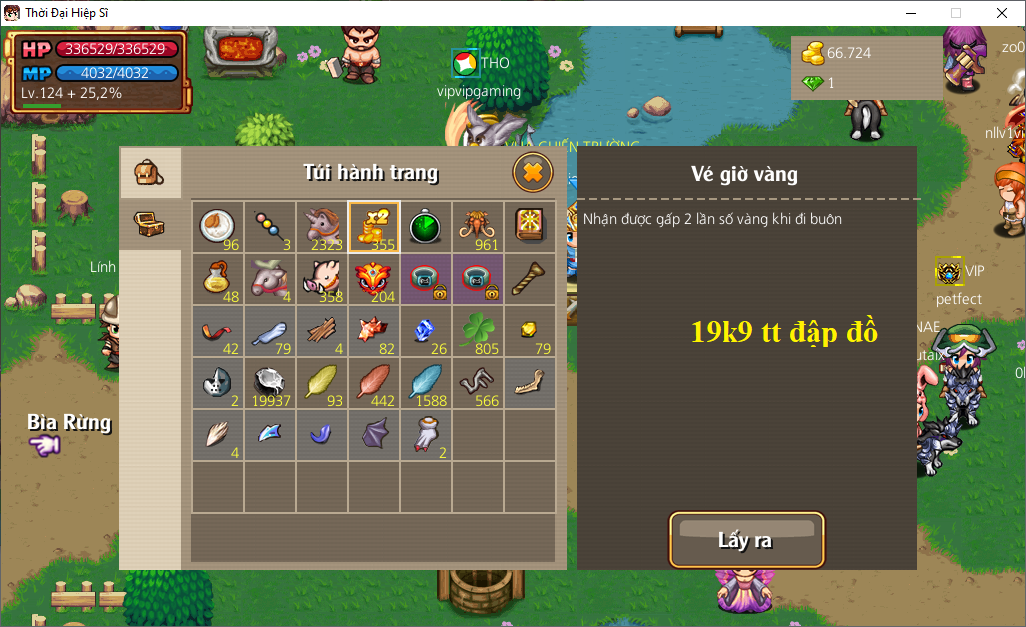Choose the blue feather stack of 1588
This screenshot has width=1026, height=627.
(426, 383)
